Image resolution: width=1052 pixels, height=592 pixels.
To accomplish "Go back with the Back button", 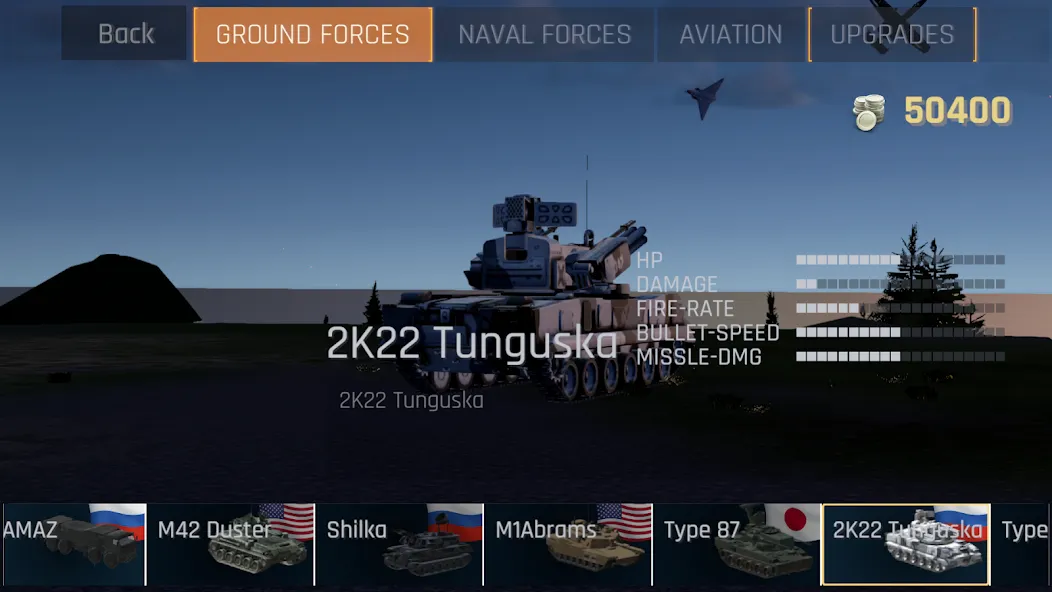I will (125, 34).
